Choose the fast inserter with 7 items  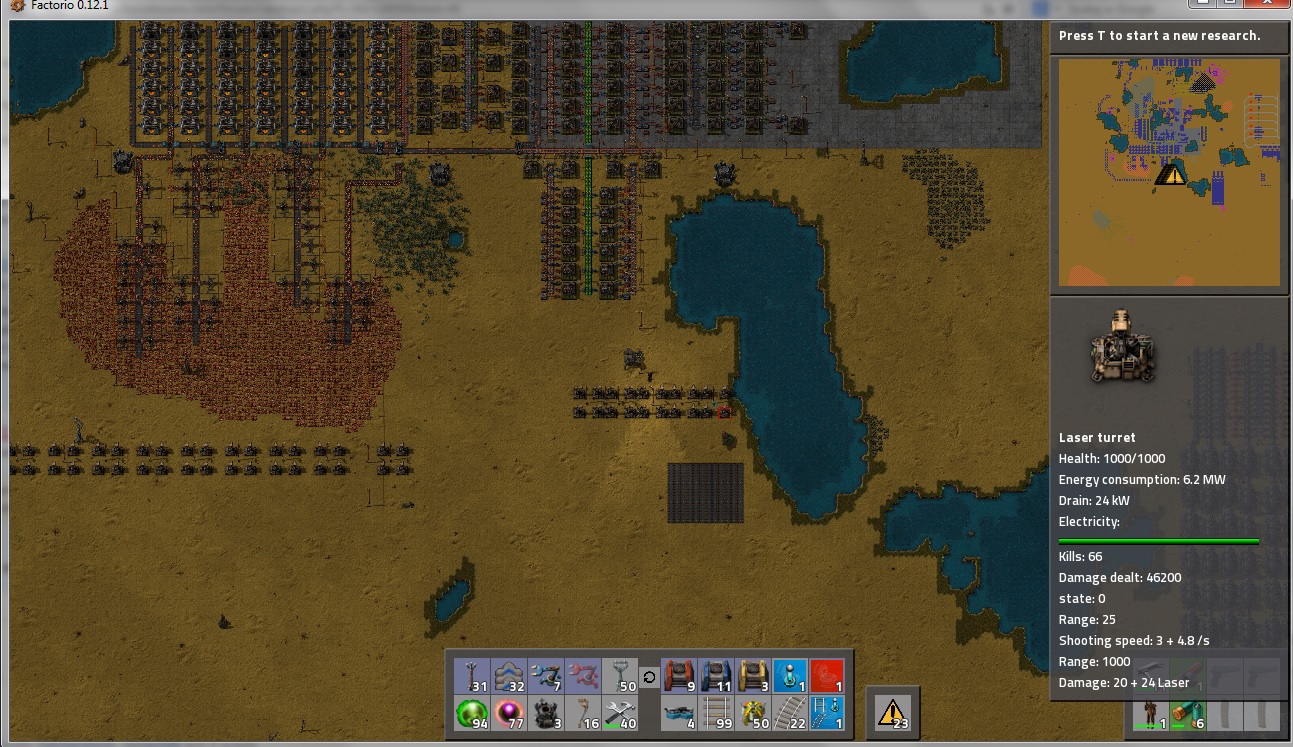pos(547,676)
